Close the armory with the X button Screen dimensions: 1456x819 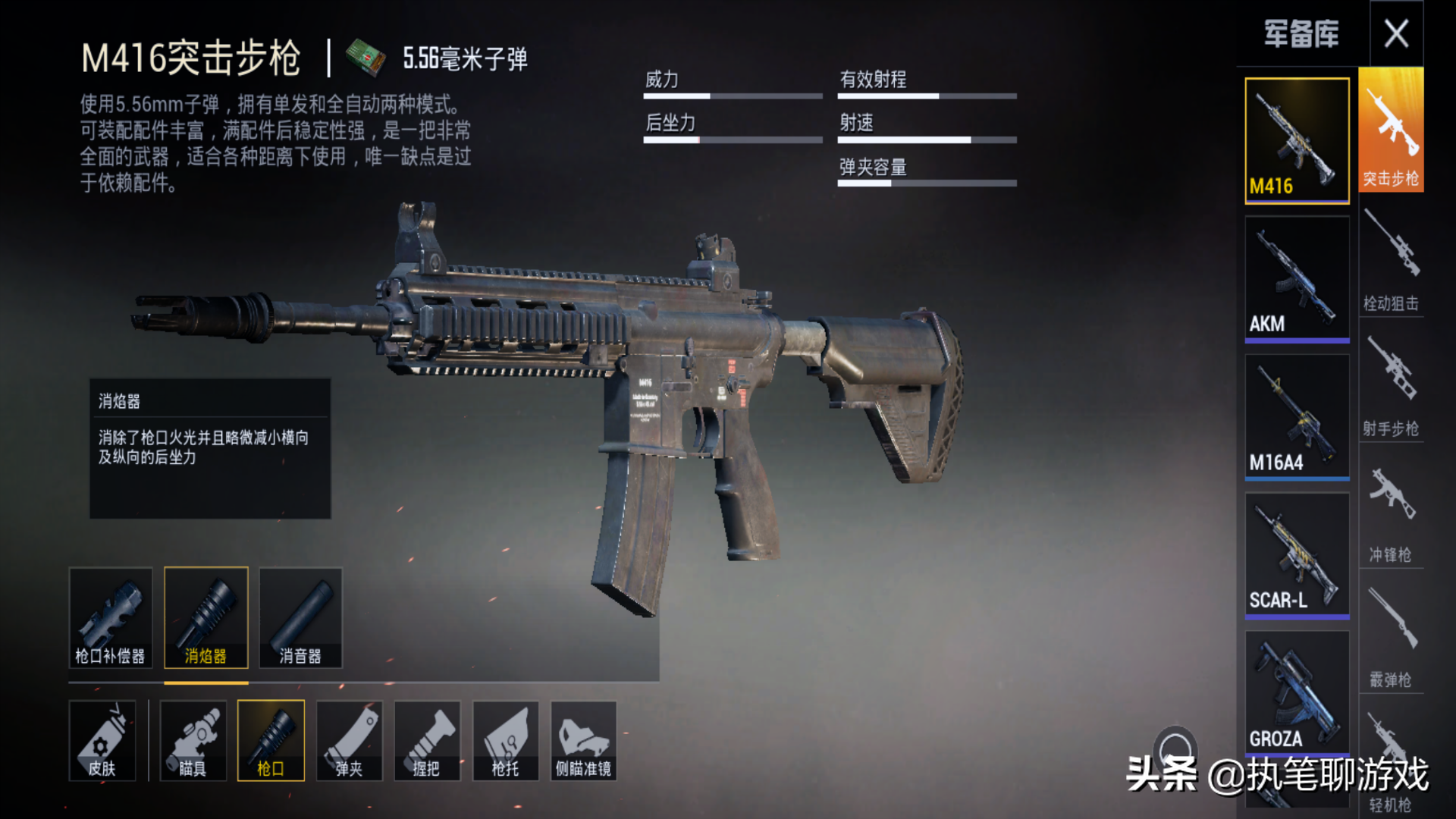pos(1396,34)
